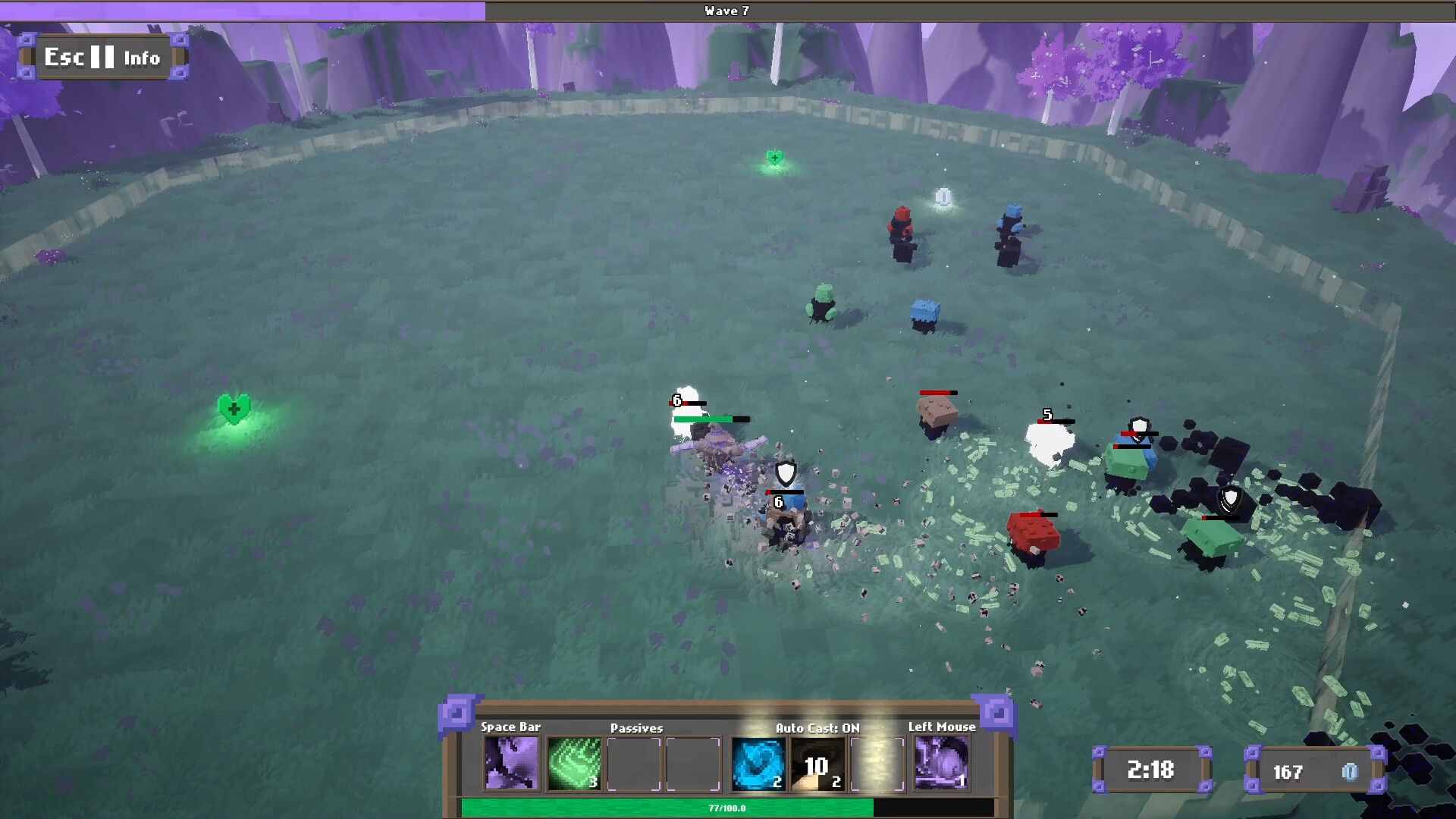This screenshot has height=819, width=1456.
Task: Toggle Auto Cast off
Action: [x=814, y=727]
